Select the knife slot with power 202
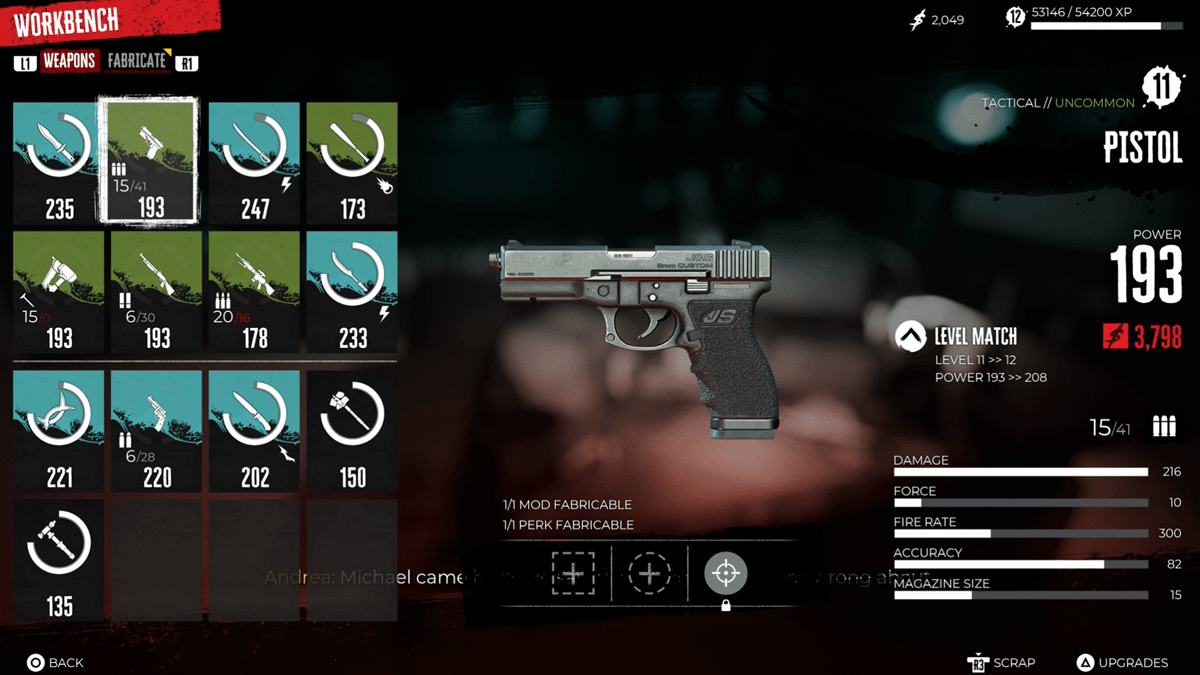This screenshot has width=1200, height=675. click(x=254, y=431)
